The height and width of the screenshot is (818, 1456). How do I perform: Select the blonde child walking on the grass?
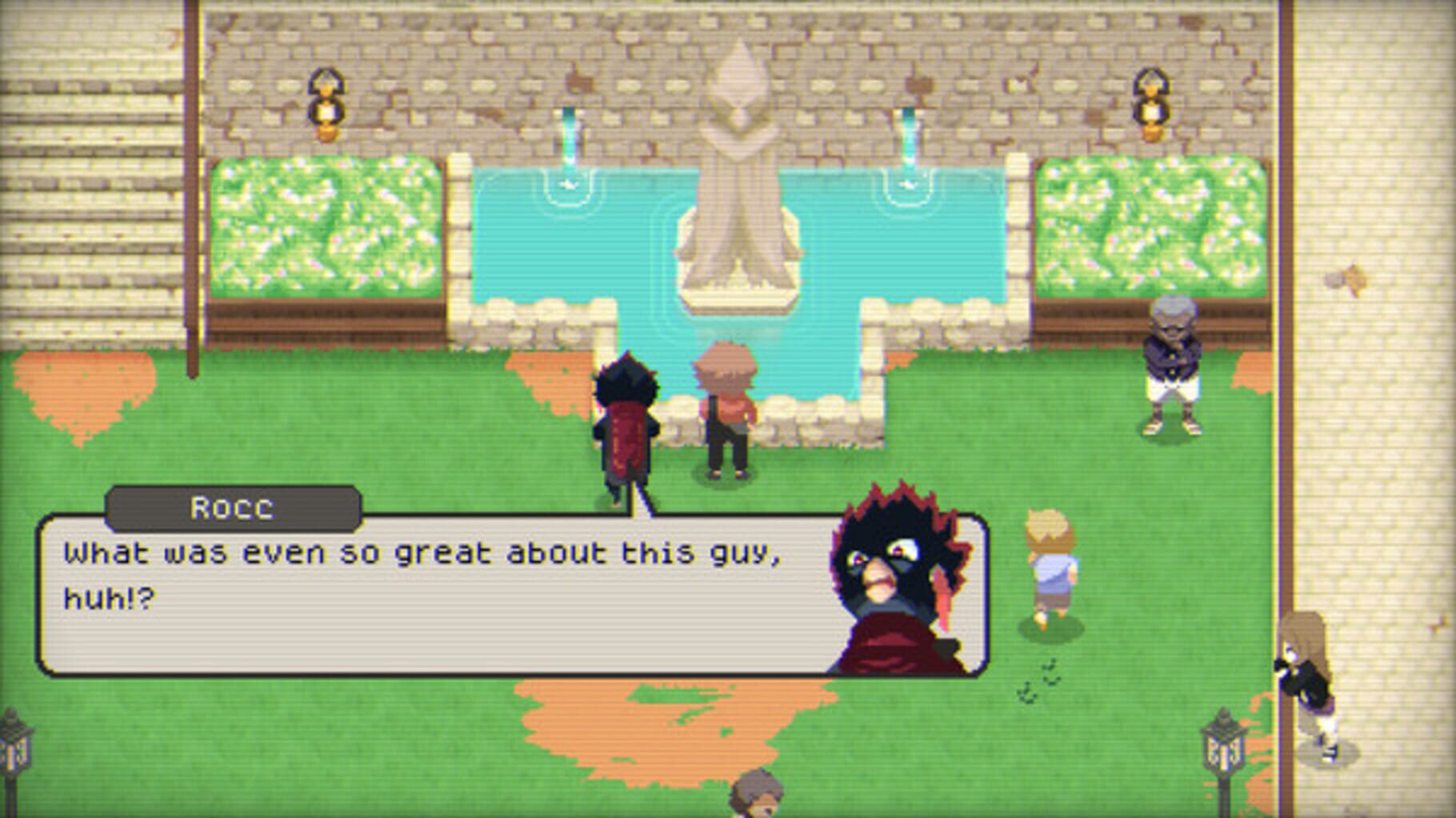1048,576
